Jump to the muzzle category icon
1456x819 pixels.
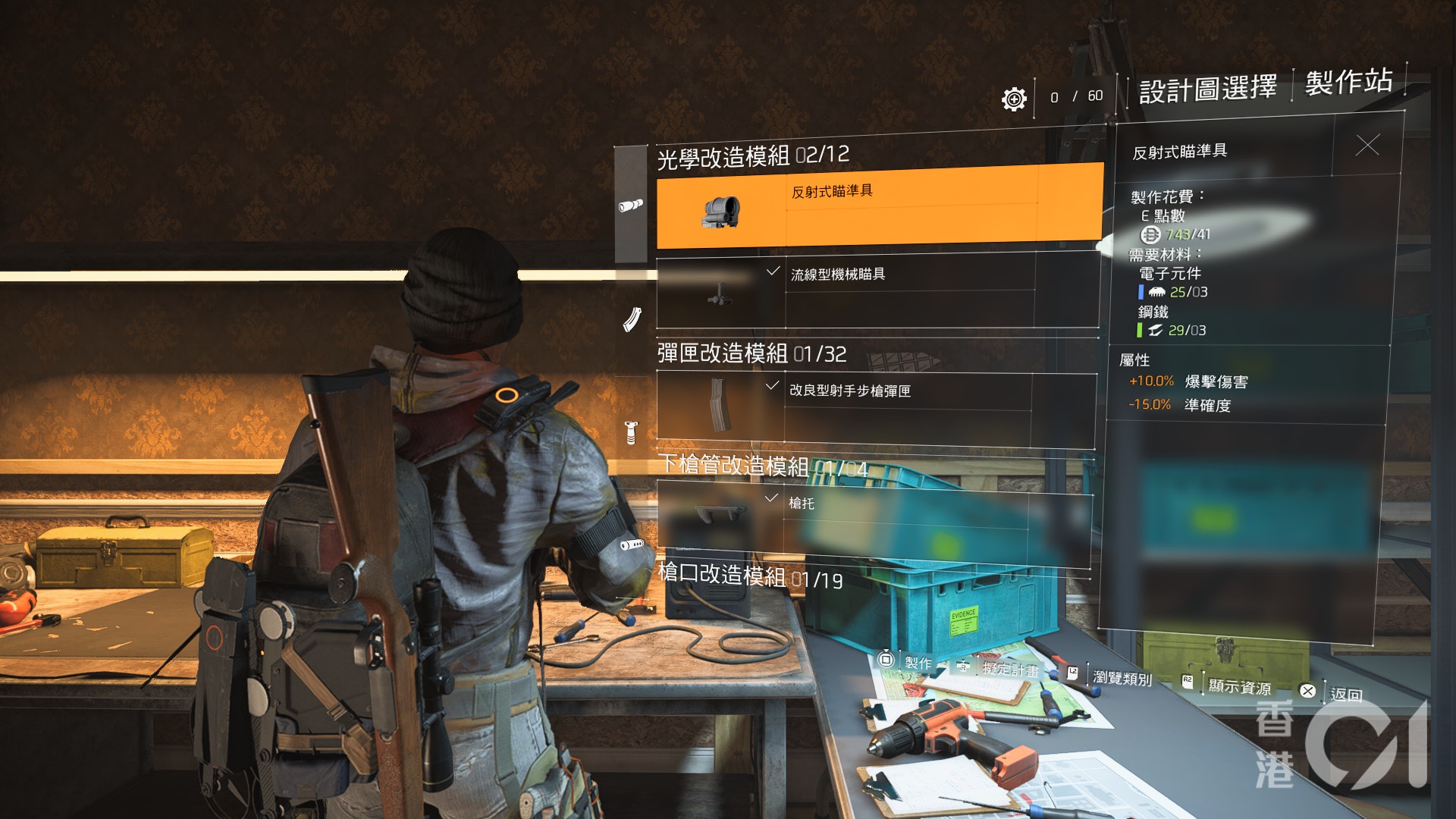[x=631, y=544]
